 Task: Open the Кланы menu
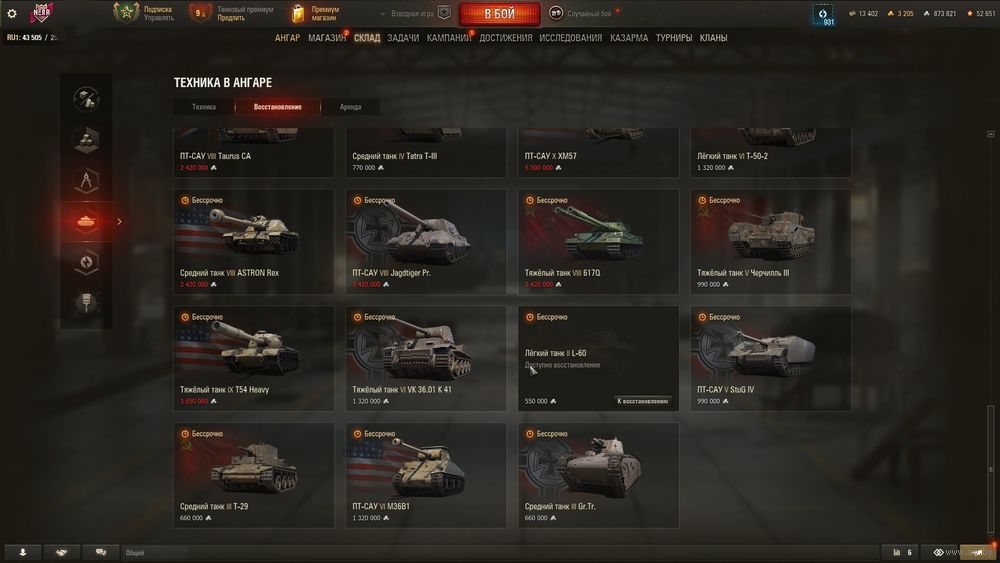pyautogui.click(x=713, y=38)
